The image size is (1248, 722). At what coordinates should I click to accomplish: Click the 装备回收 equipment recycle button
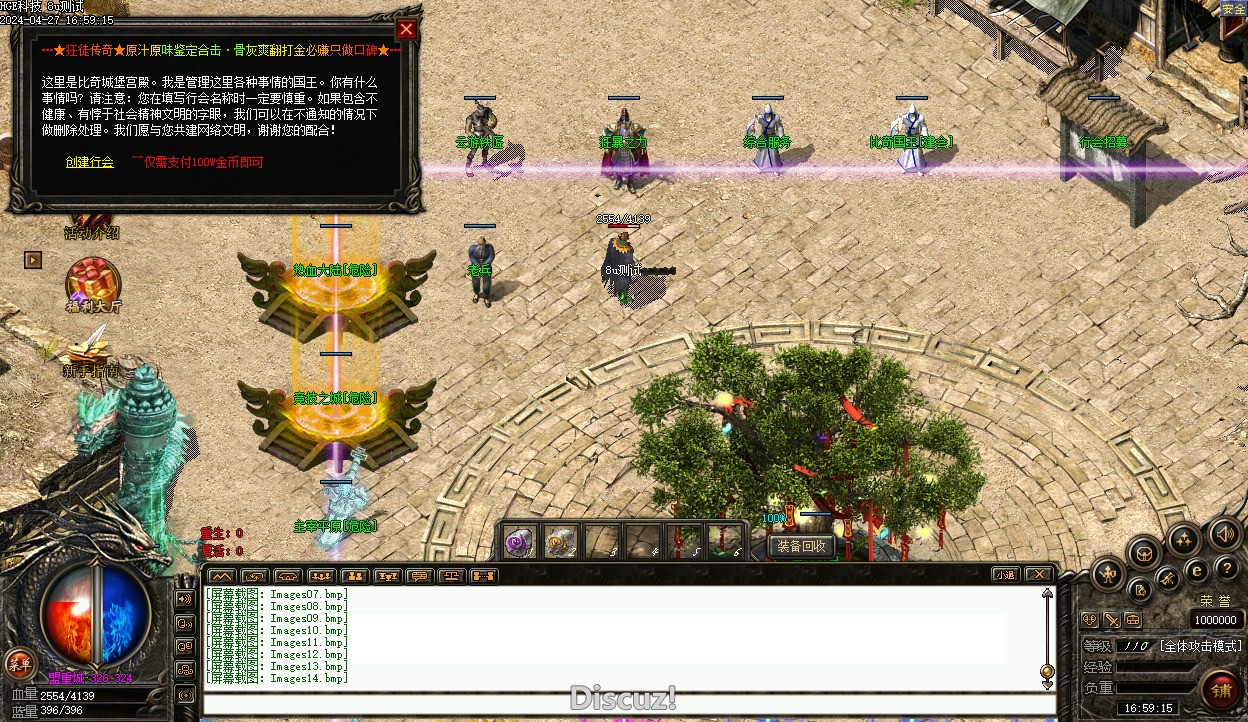(x=801, y=546)
